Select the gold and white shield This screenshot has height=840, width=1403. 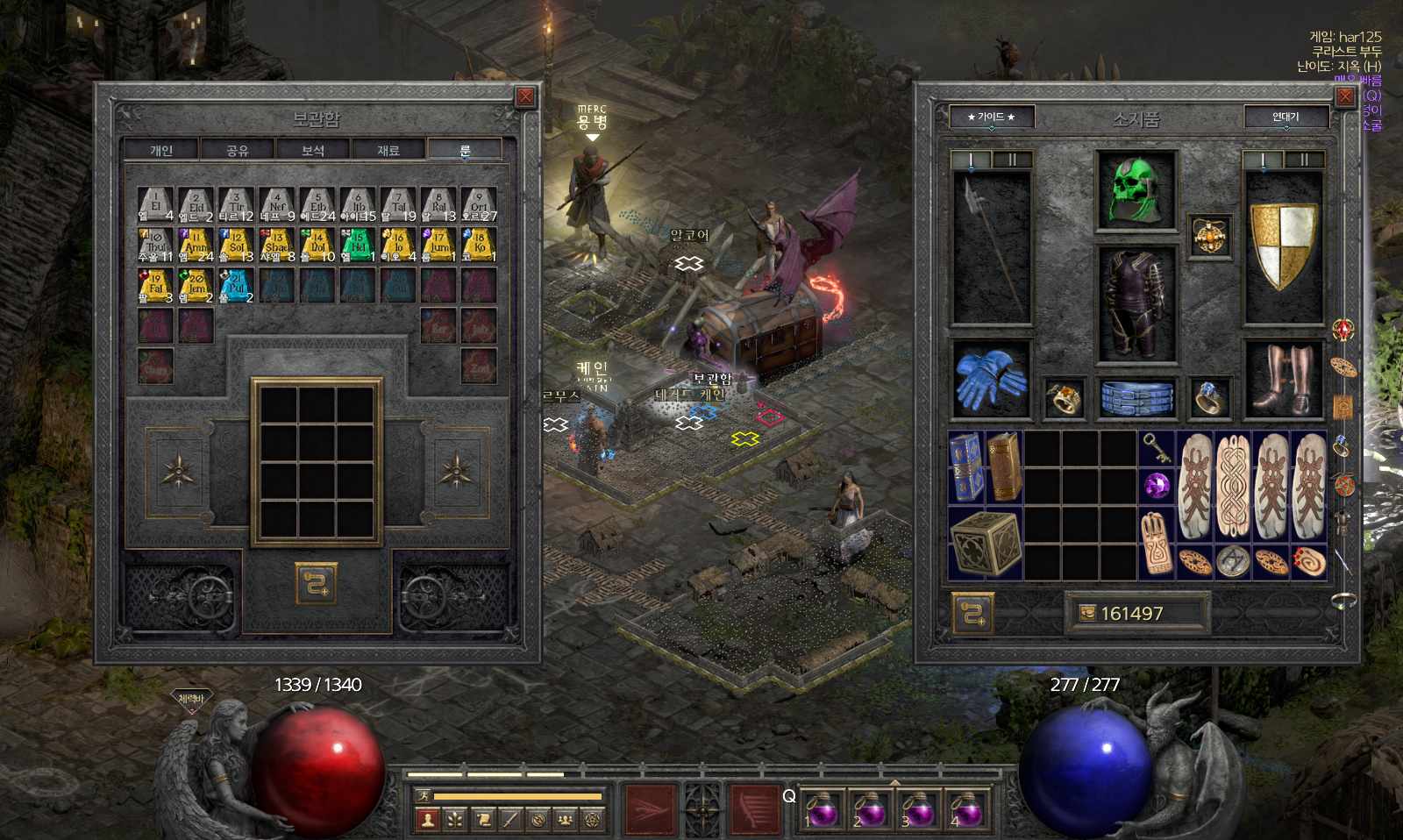click(1283, 246)
